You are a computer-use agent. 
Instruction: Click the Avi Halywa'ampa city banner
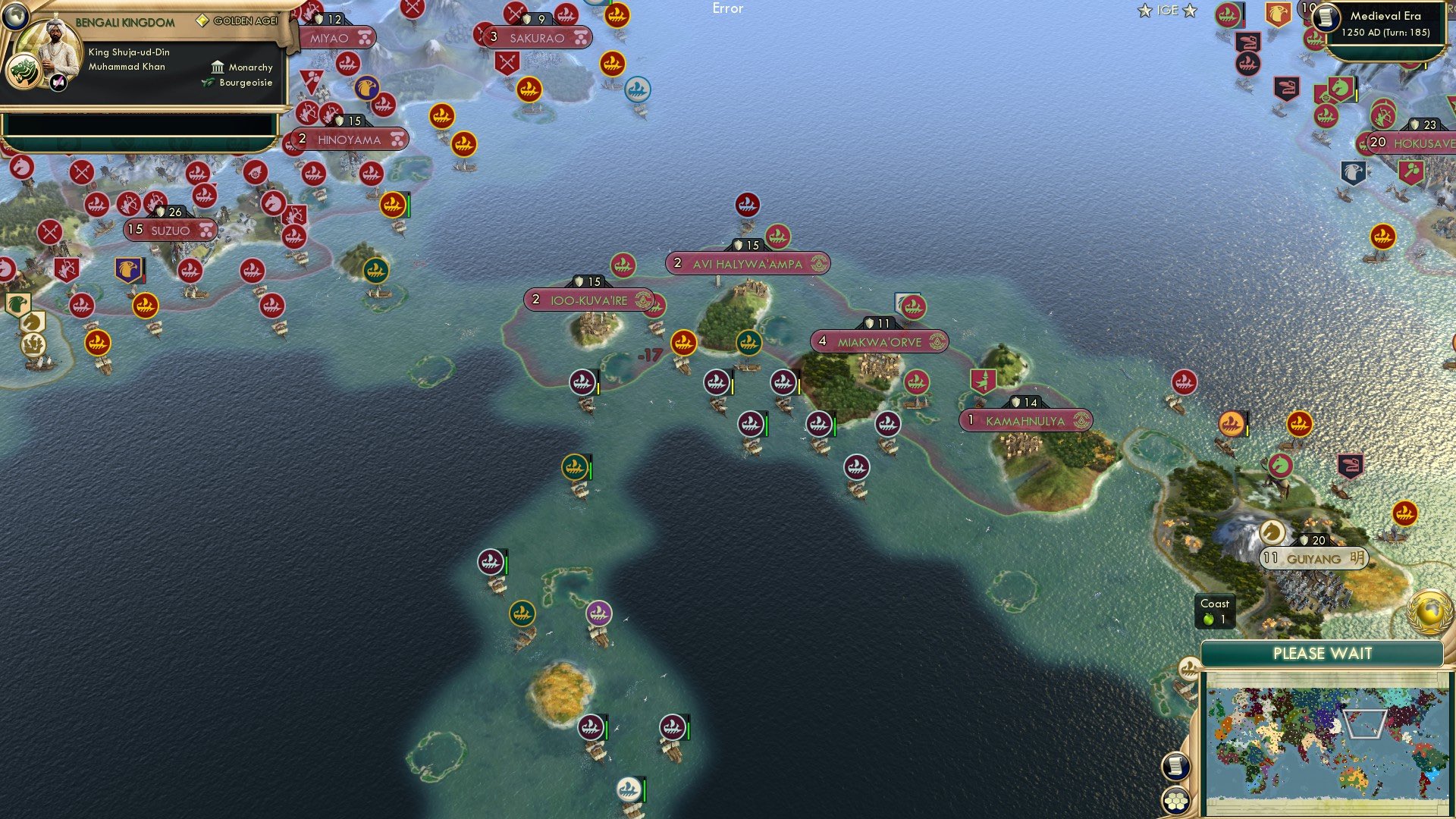747,264
